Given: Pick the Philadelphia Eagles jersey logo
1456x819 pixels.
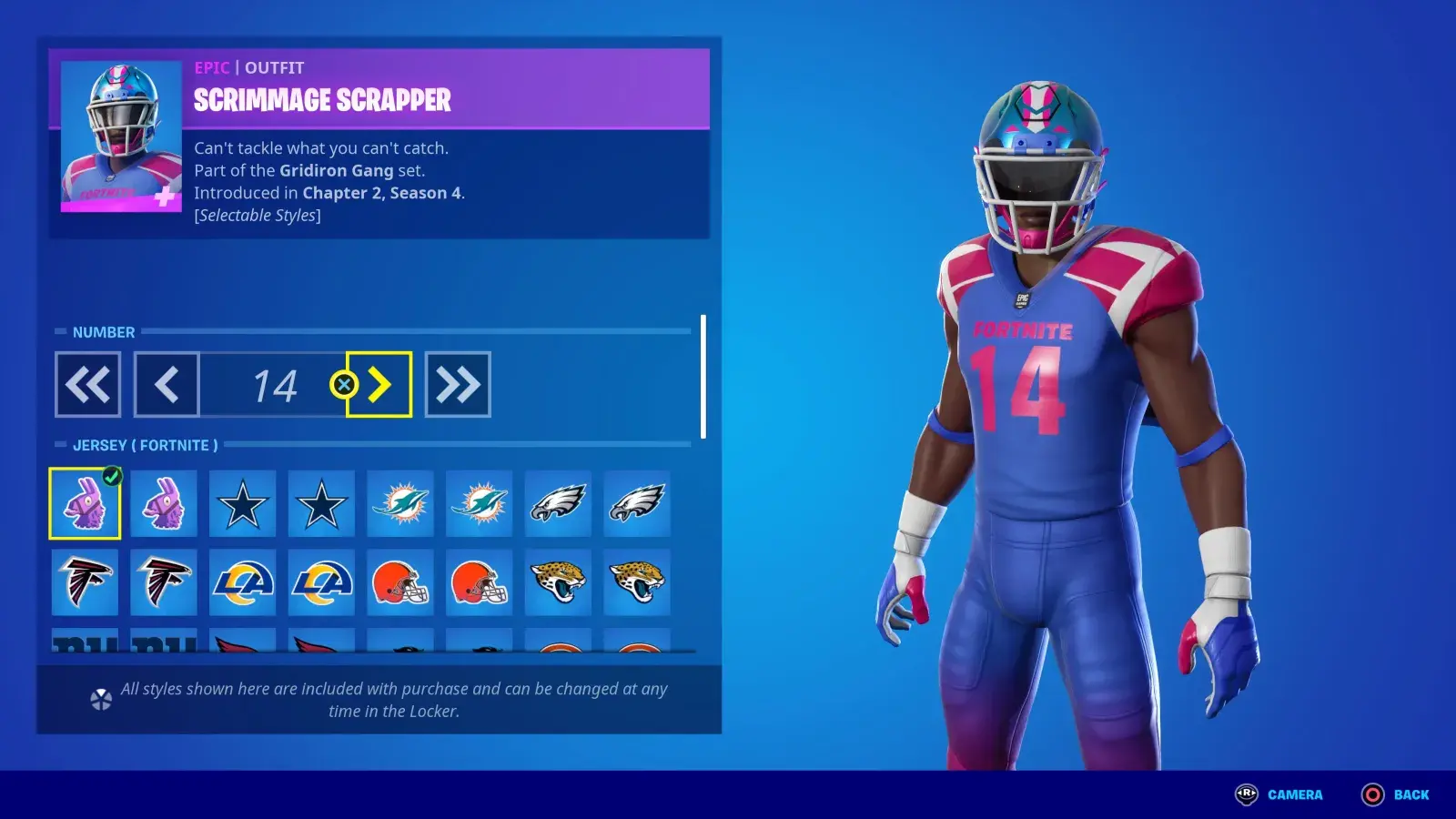Looking at the screenshot, I should (557, 504).
